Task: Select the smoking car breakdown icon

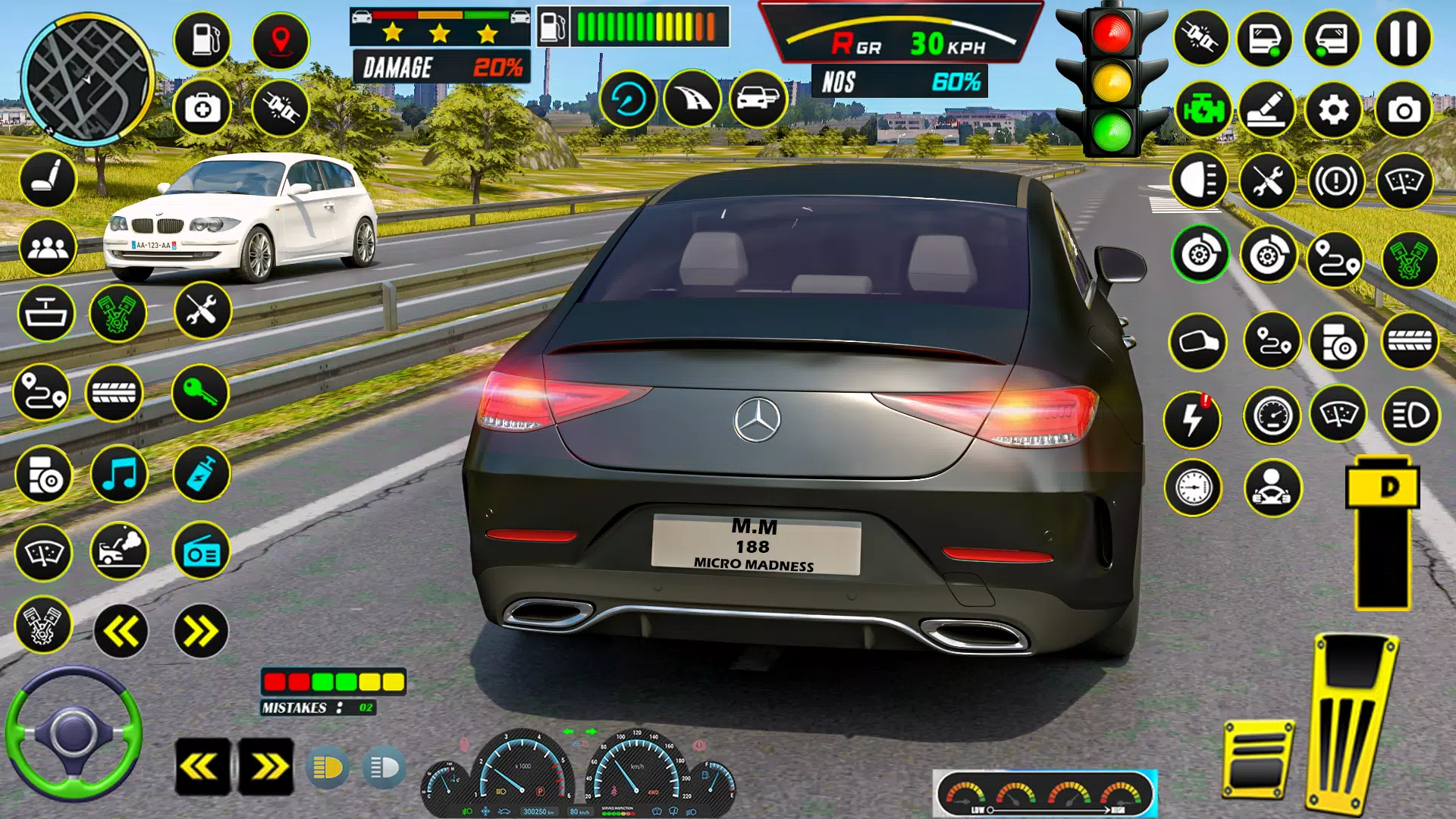Action: coord(120,552)
